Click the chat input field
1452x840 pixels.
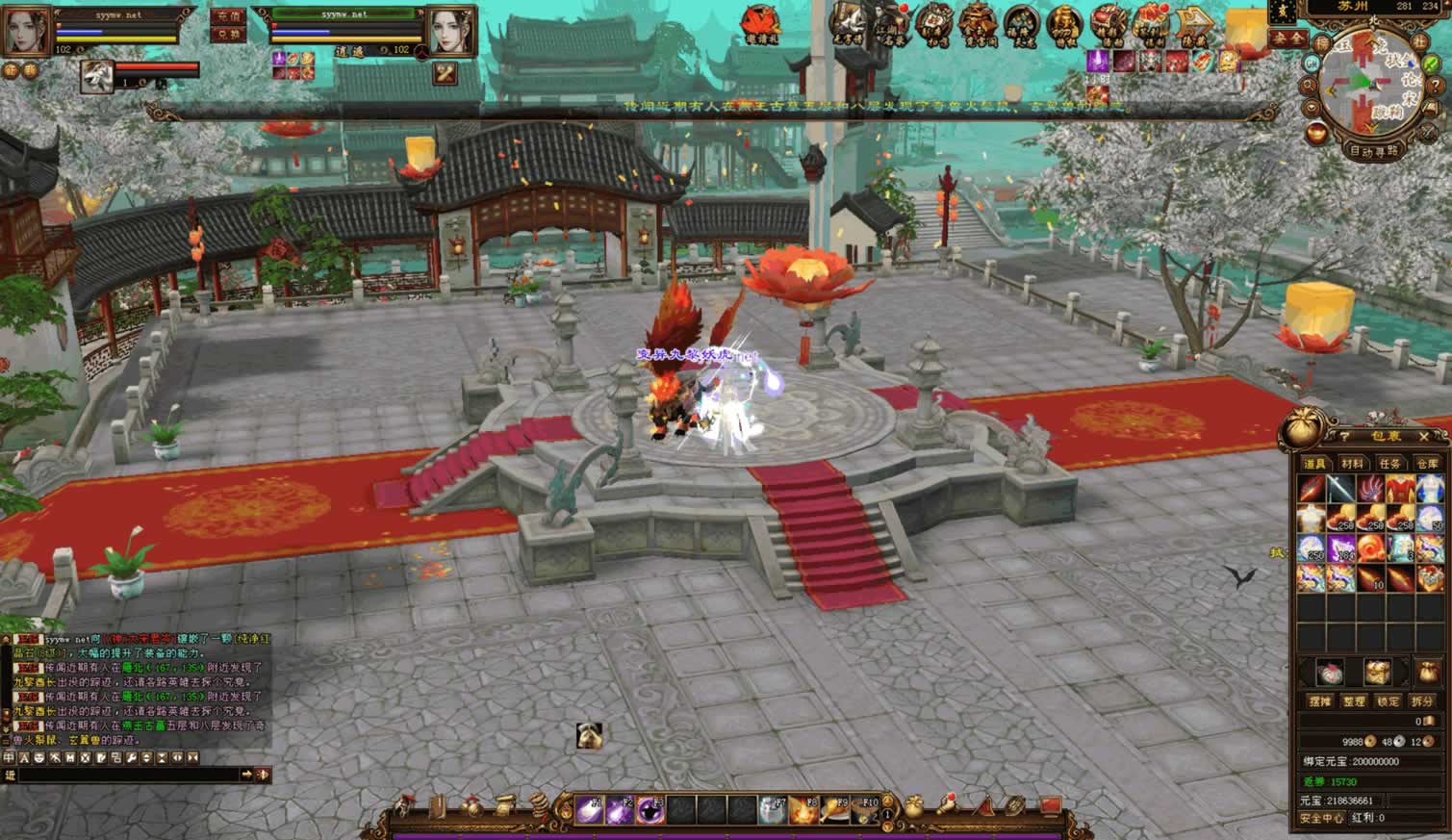125,775
